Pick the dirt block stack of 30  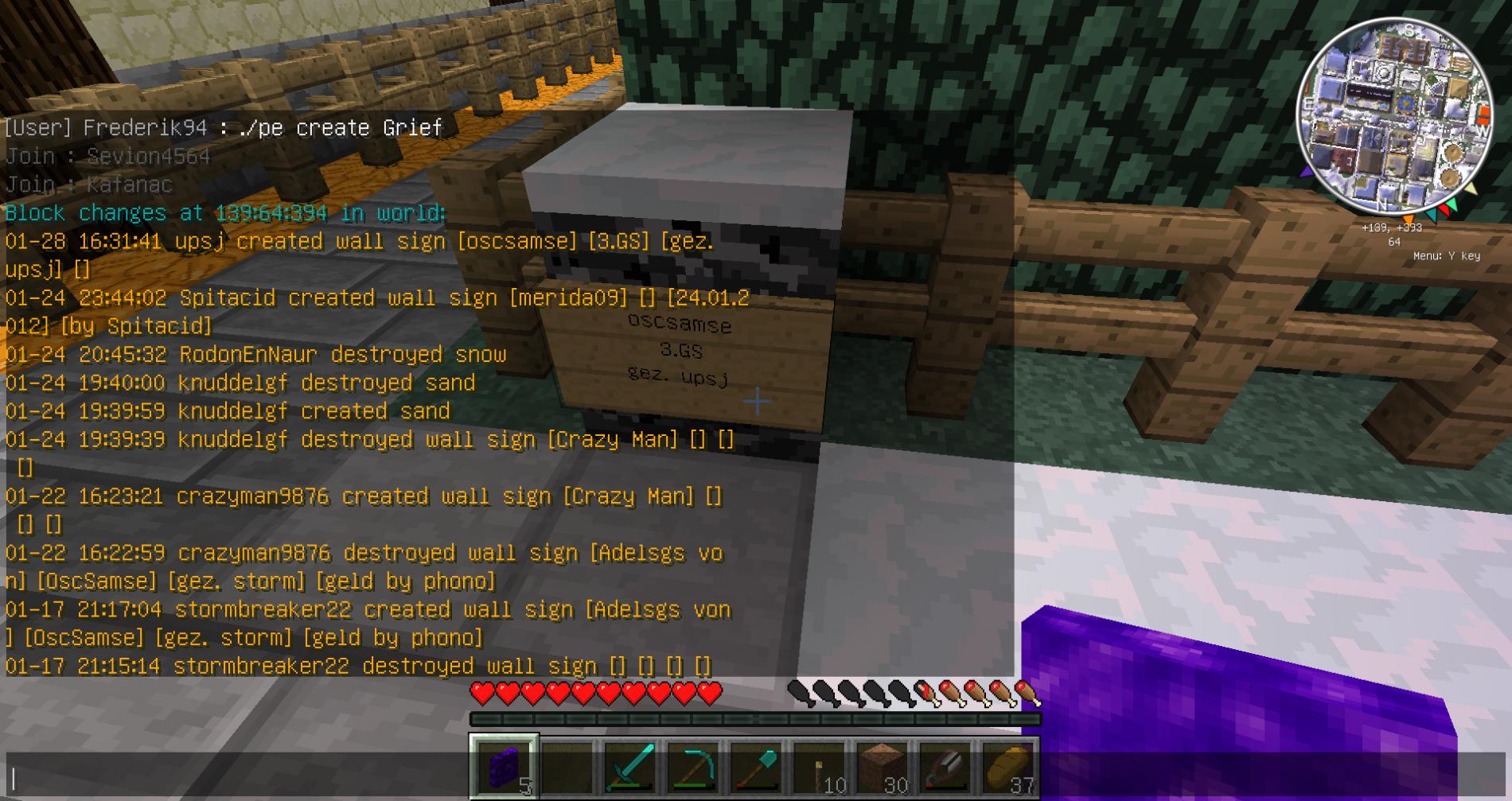click(882, 768)
